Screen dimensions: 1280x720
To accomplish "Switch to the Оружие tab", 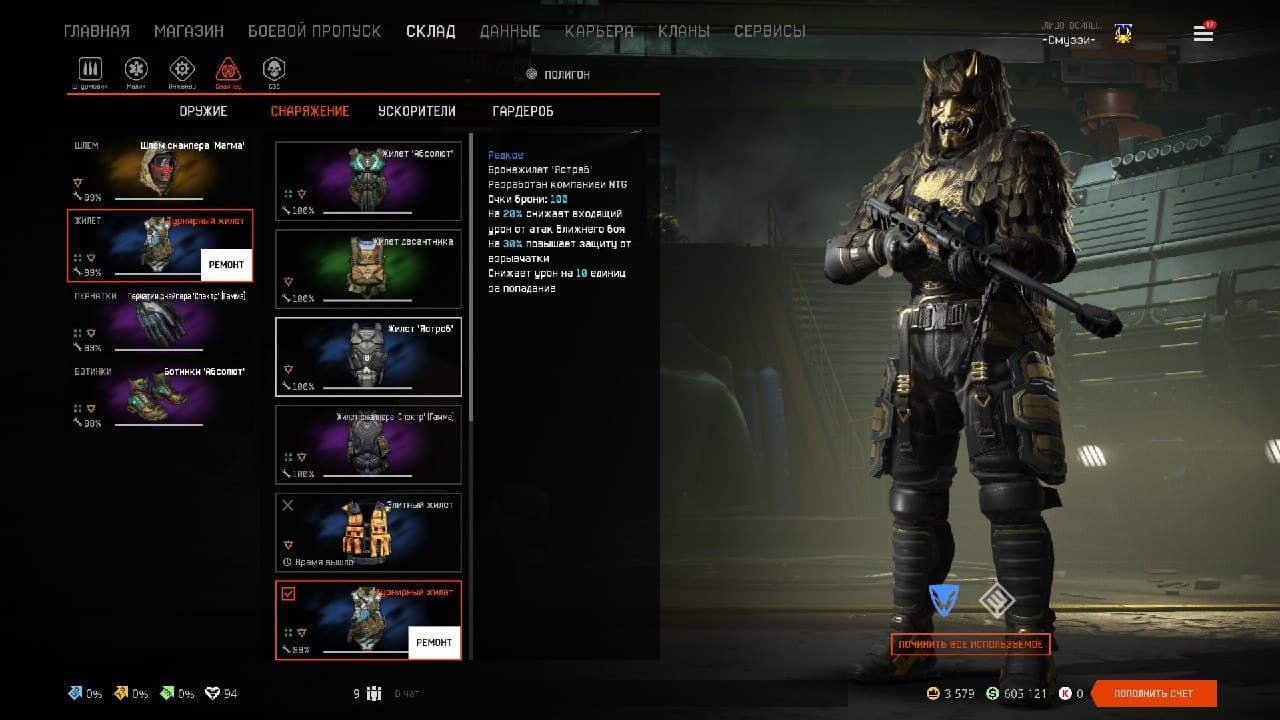I will (x=204, y=111).
